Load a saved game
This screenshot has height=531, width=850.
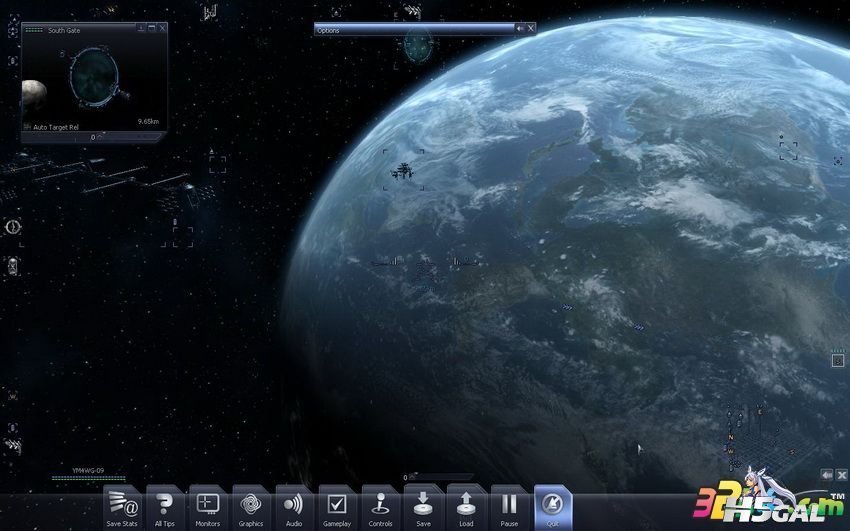466,506
